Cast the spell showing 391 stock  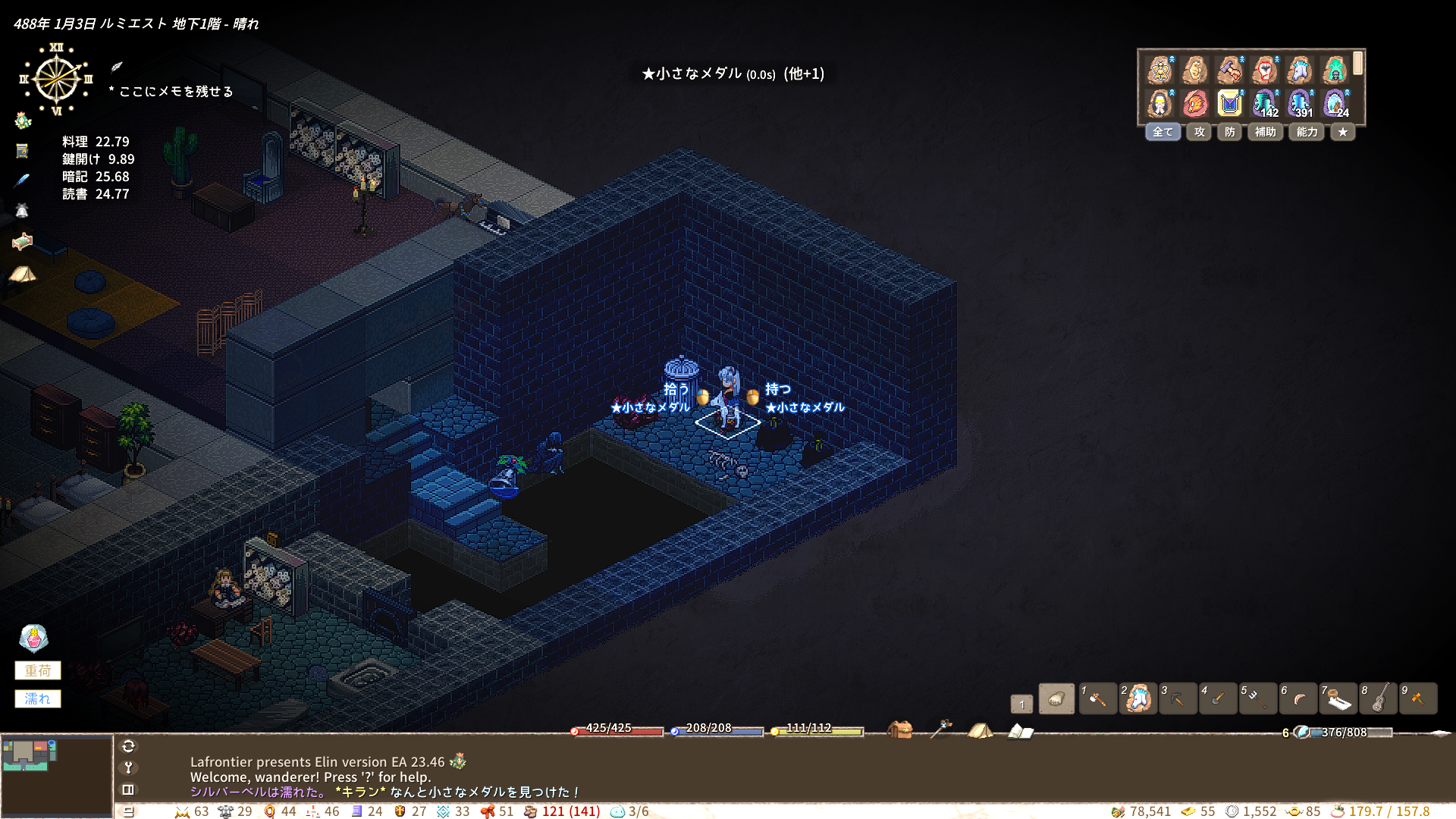[x=1300, y=103]
